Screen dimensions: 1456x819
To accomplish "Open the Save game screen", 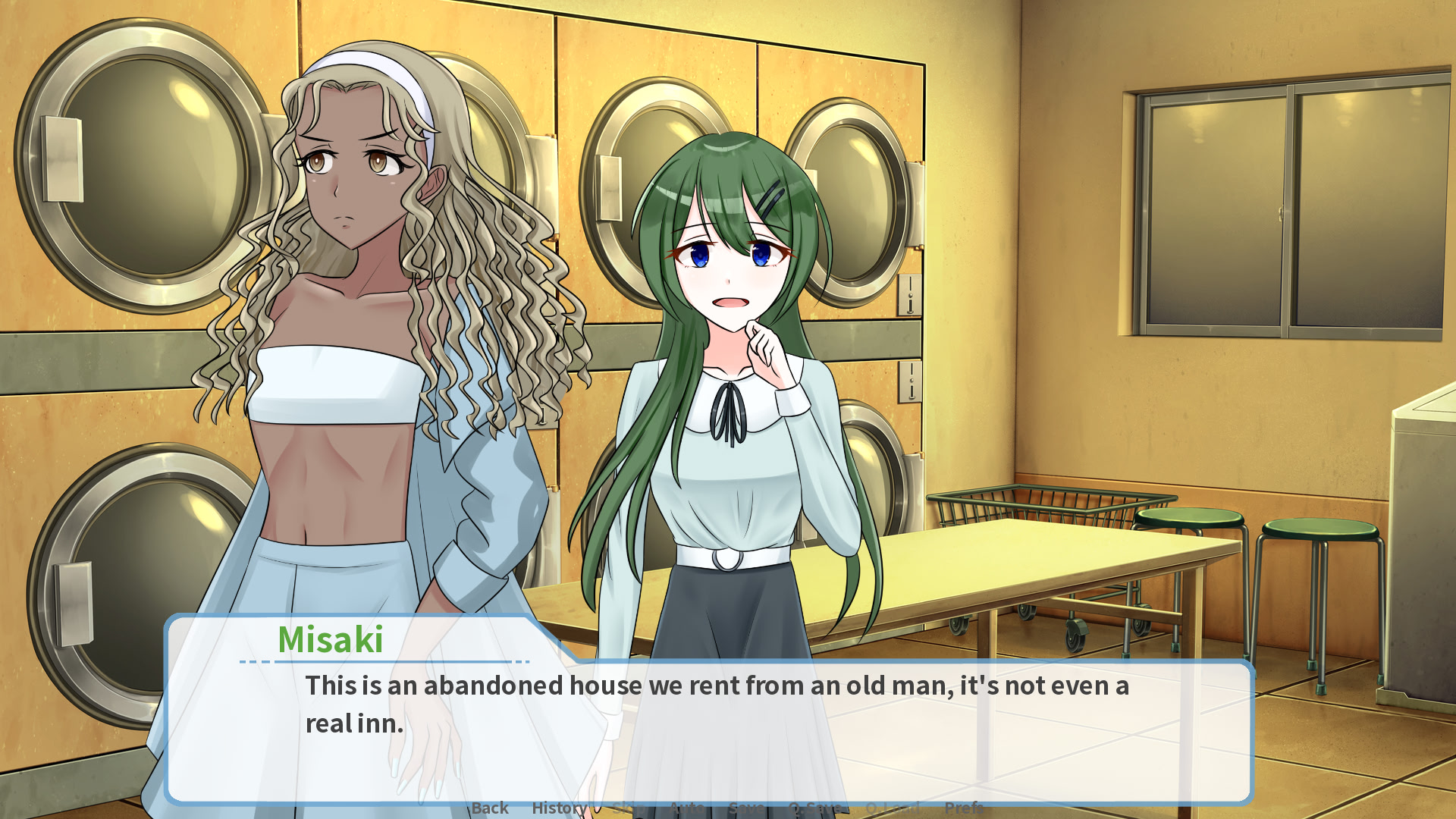I will [x=746, y=808].
